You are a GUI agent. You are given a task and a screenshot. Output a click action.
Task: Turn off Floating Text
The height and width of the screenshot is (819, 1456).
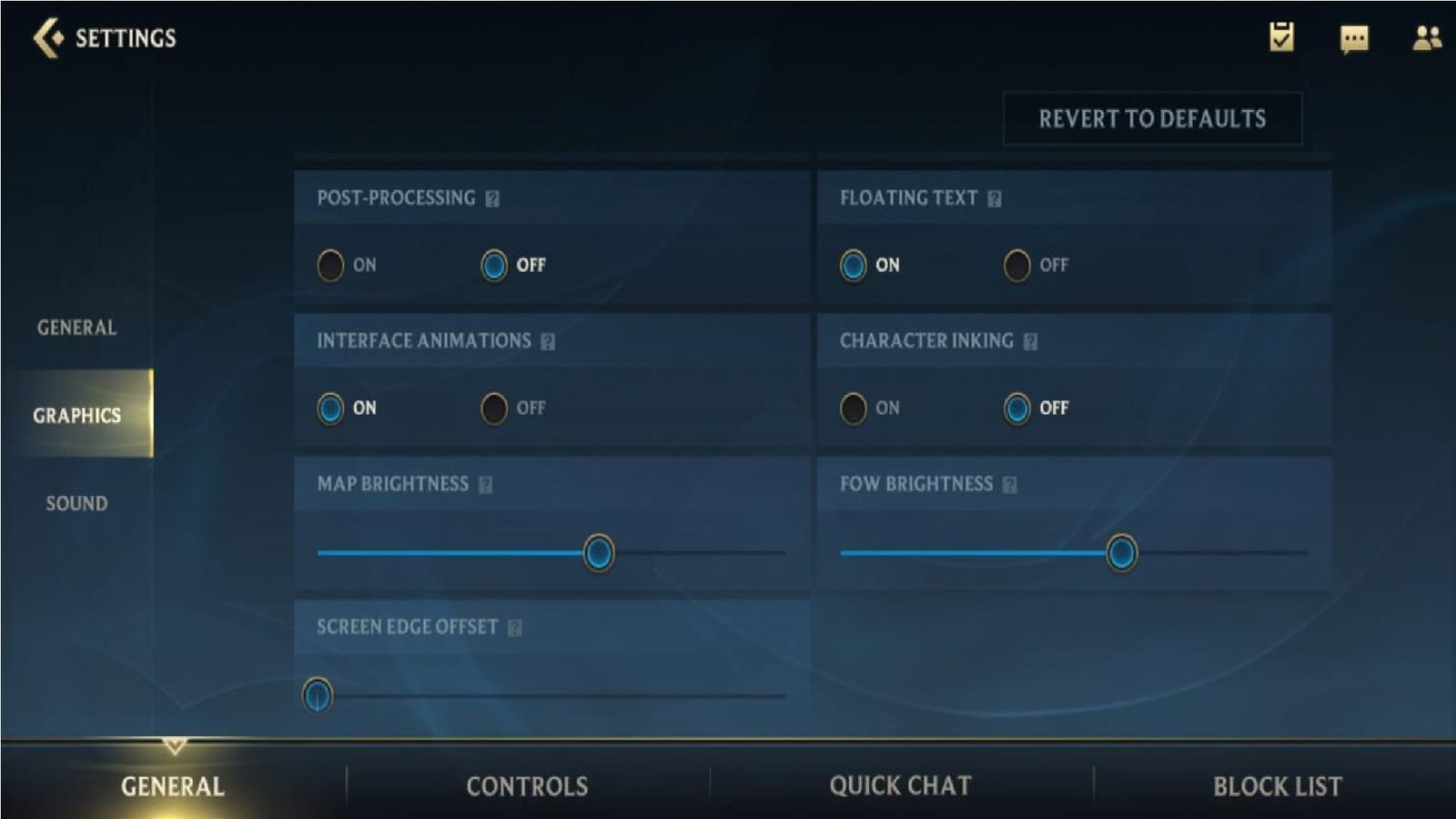point(1014,267)
